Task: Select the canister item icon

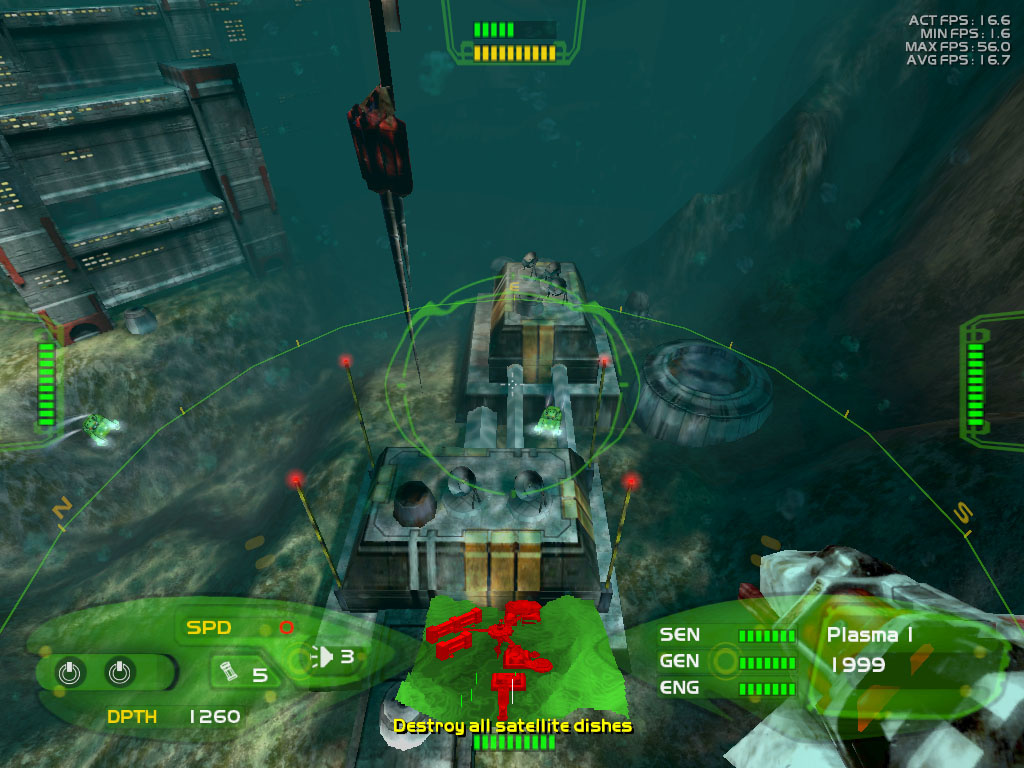Action: [227, 673]
